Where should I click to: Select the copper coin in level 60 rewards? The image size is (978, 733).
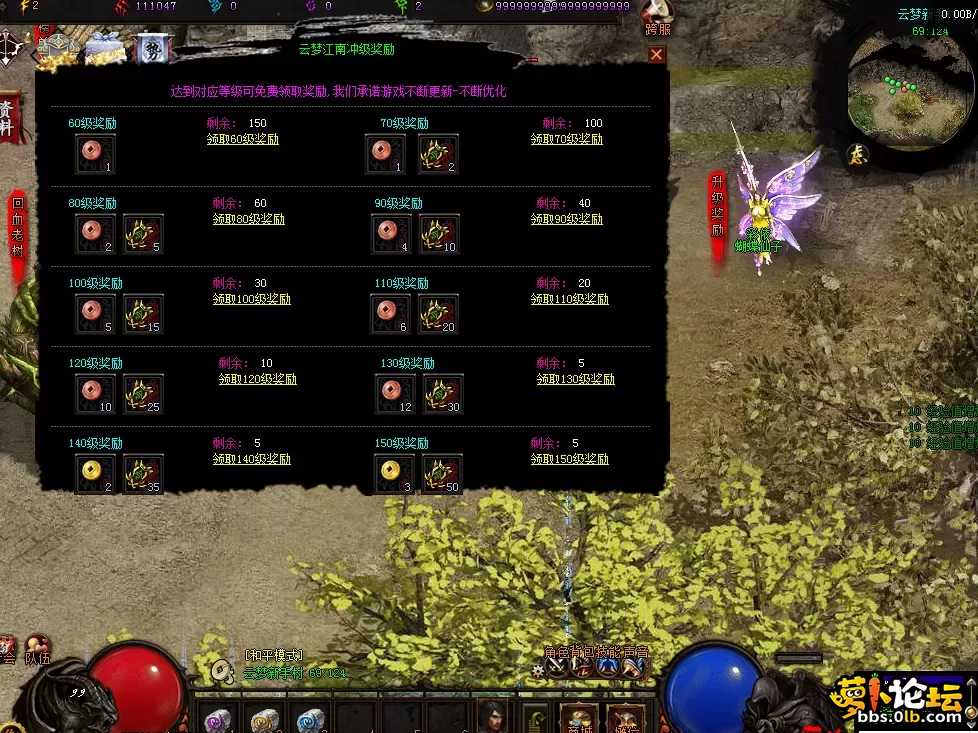pos(95,154)
